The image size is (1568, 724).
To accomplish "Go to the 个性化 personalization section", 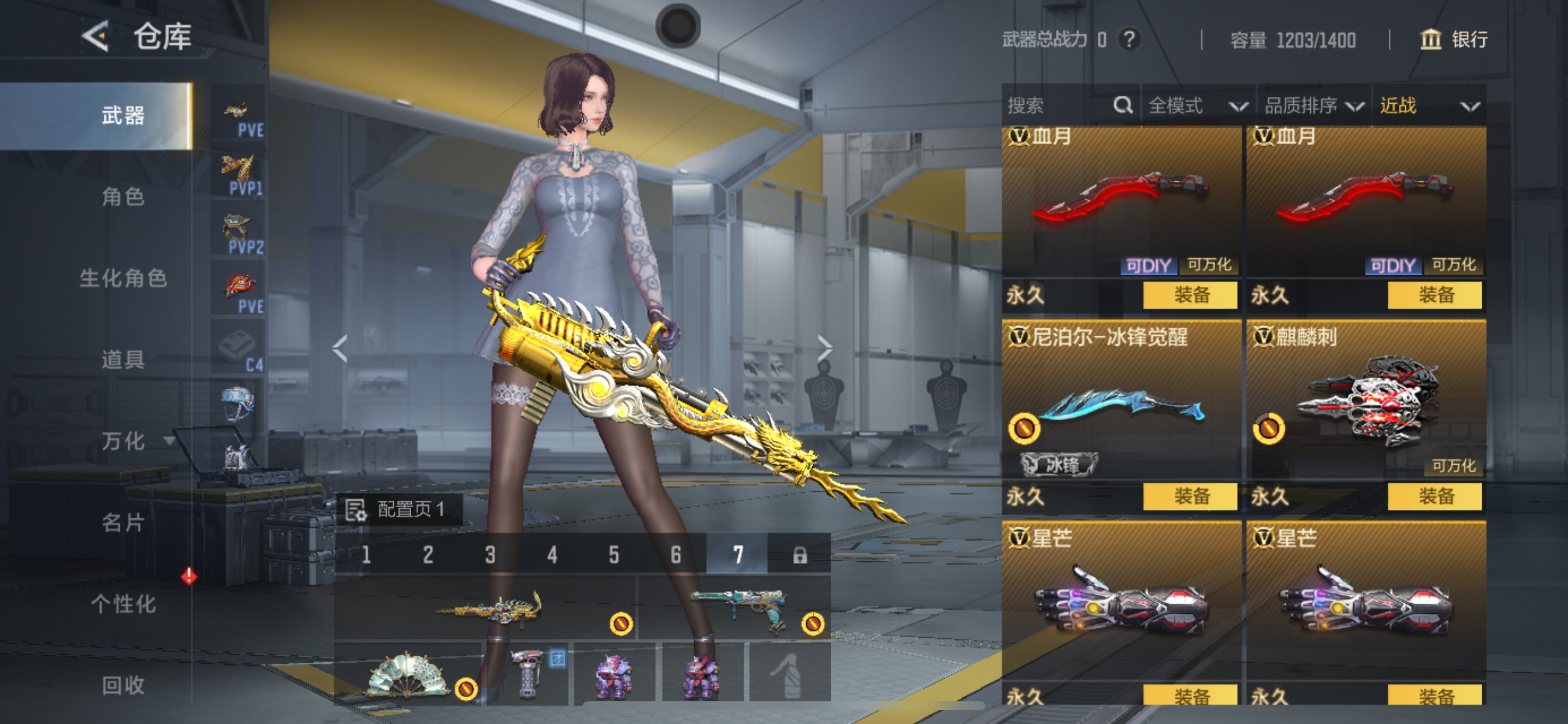I will pos(123,604).
